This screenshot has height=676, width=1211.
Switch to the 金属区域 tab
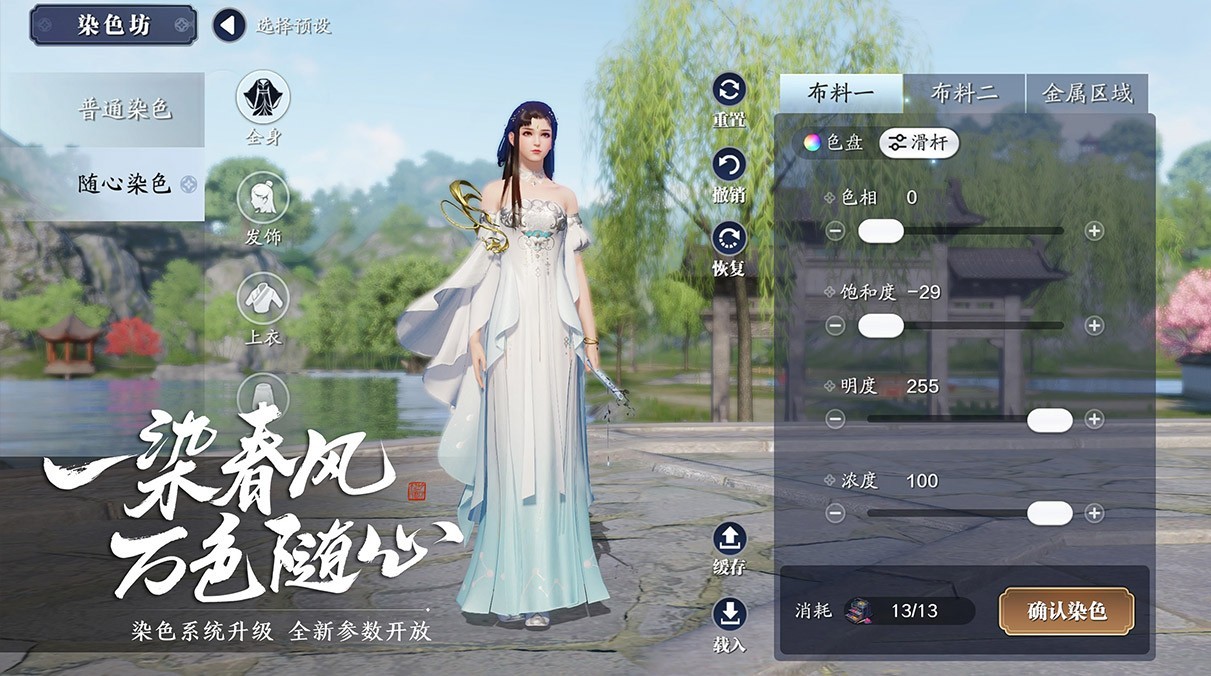pos(1087,94)
